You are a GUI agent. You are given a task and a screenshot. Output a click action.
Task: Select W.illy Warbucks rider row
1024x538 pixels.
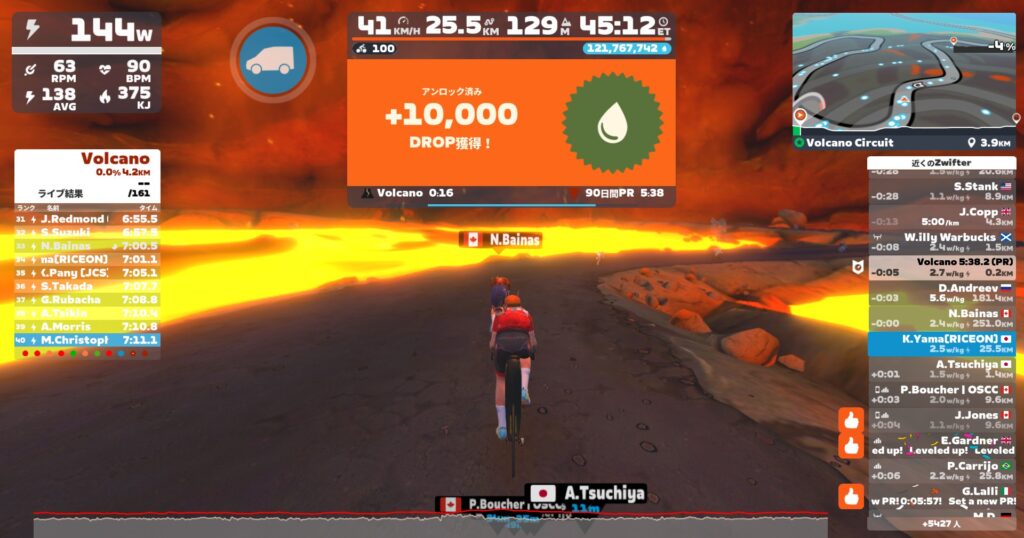coord(940,242)
